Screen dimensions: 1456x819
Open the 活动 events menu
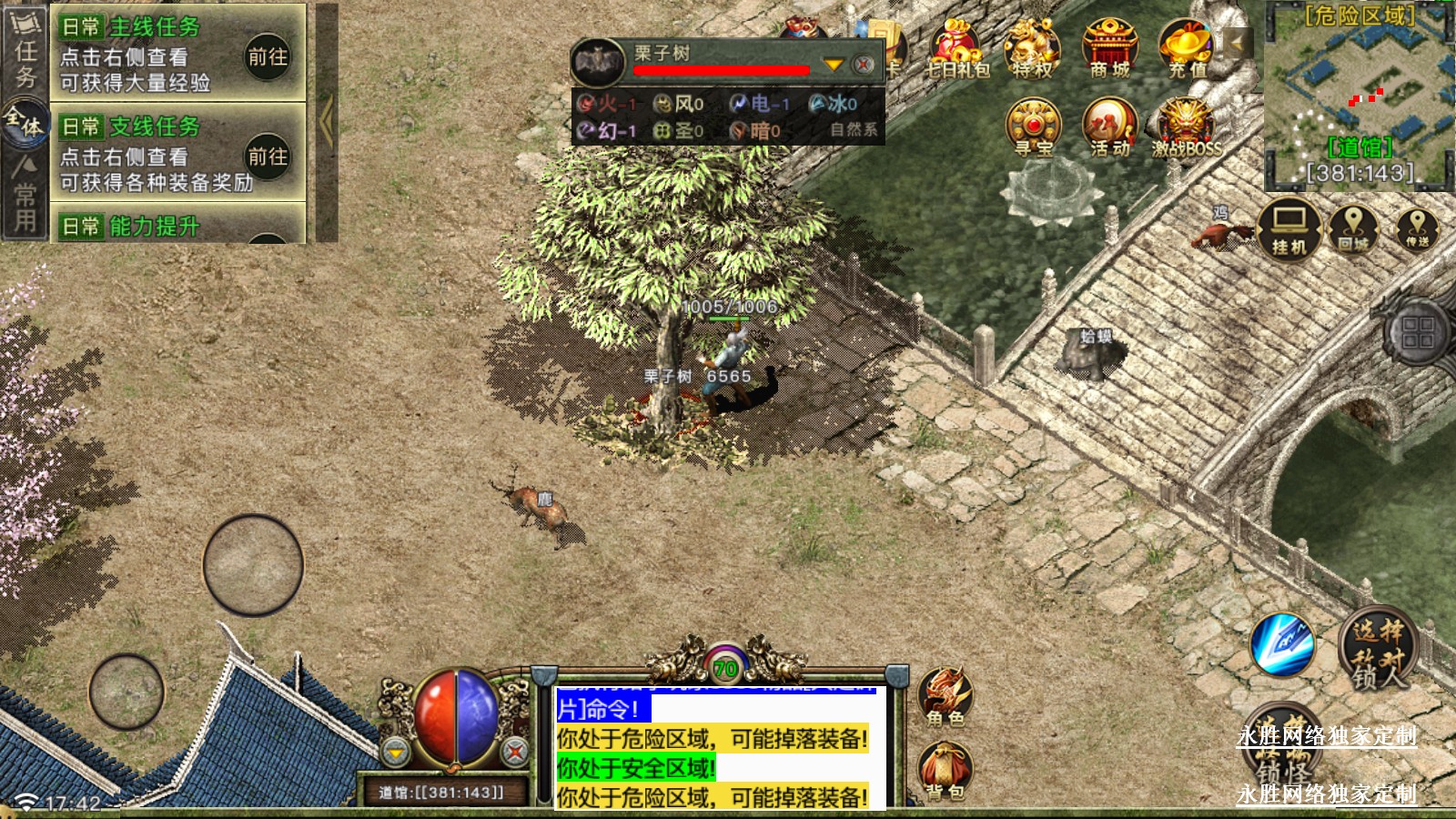pyautogui.click(x=1109, y=128)
